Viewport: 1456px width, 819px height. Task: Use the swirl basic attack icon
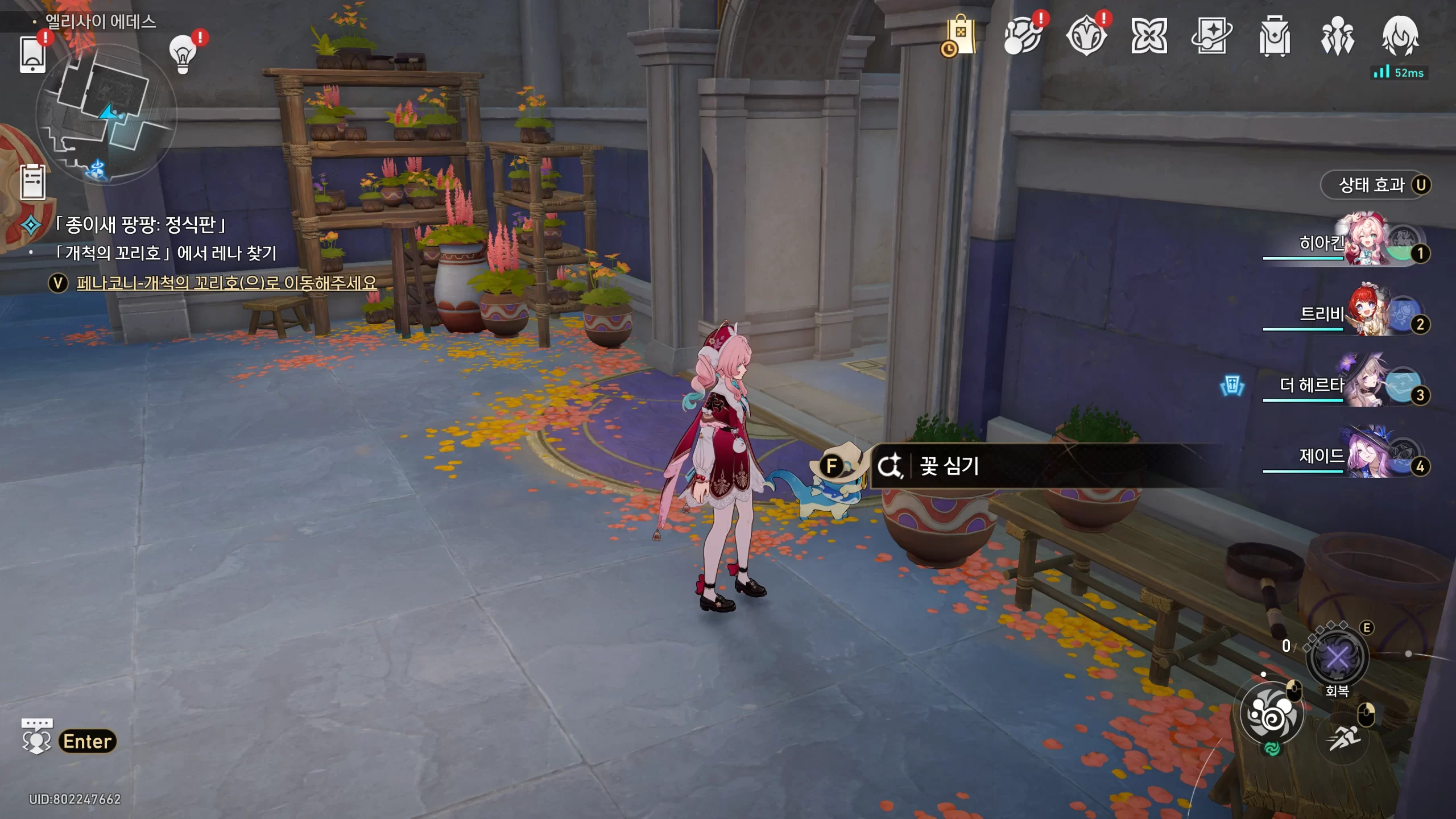1272,714
